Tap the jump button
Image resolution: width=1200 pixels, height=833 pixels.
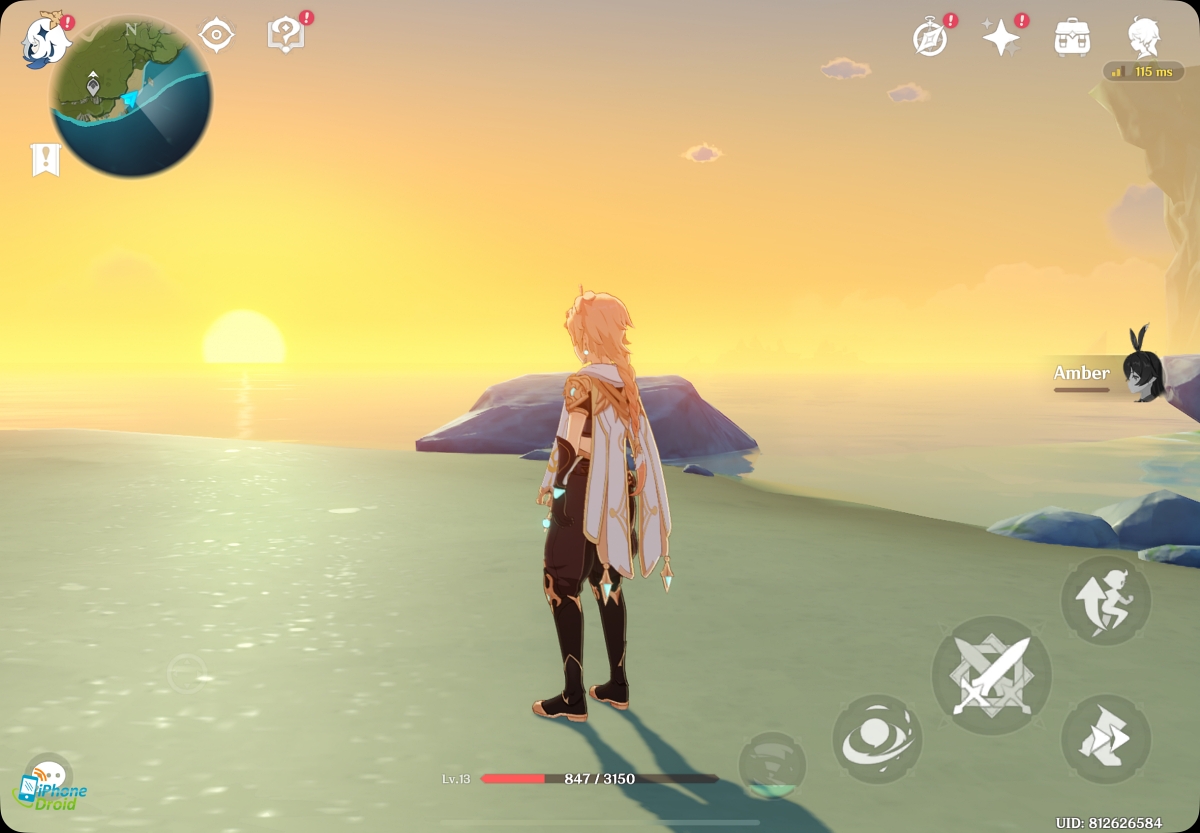[x=1105, y=601]
